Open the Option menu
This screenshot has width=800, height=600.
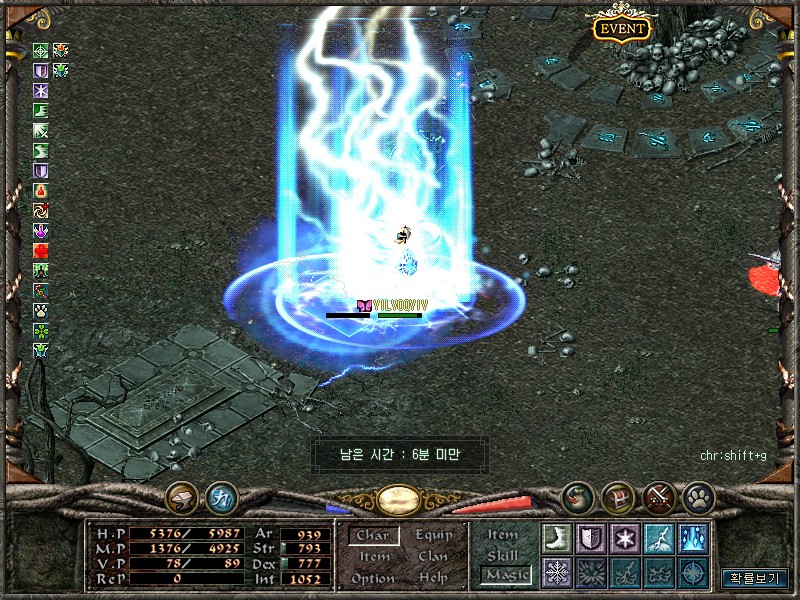coord(373,578)
